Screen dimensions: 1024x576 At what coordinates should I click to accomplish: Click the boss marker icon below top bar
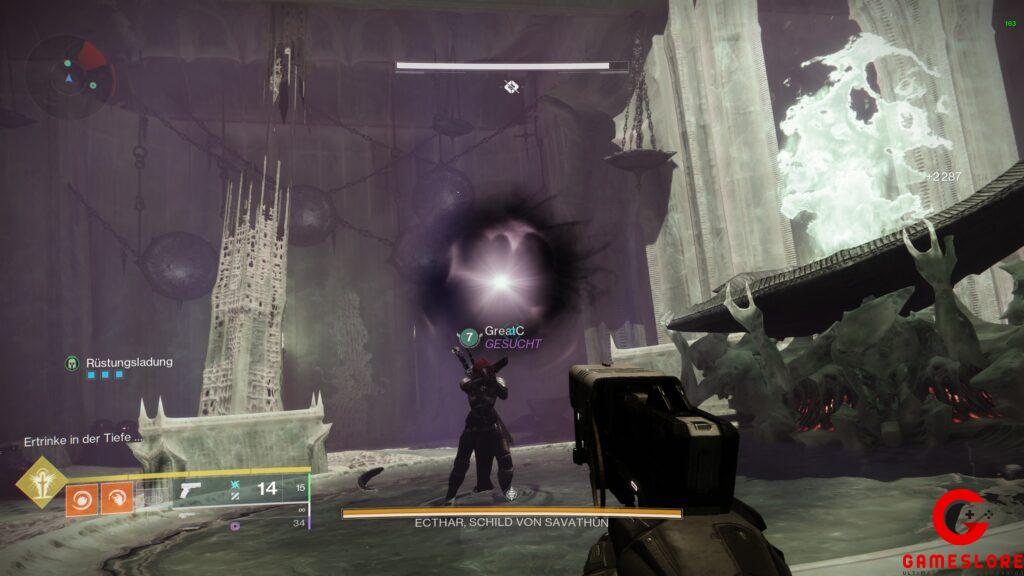511,87
